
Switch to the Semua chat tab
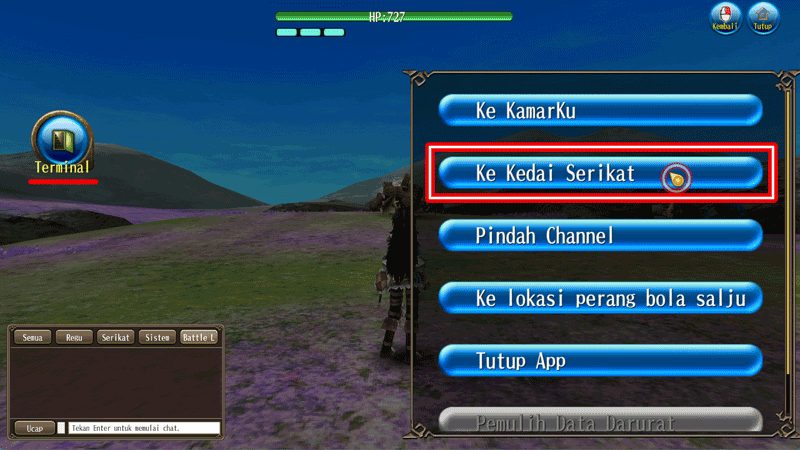[31, 338]
